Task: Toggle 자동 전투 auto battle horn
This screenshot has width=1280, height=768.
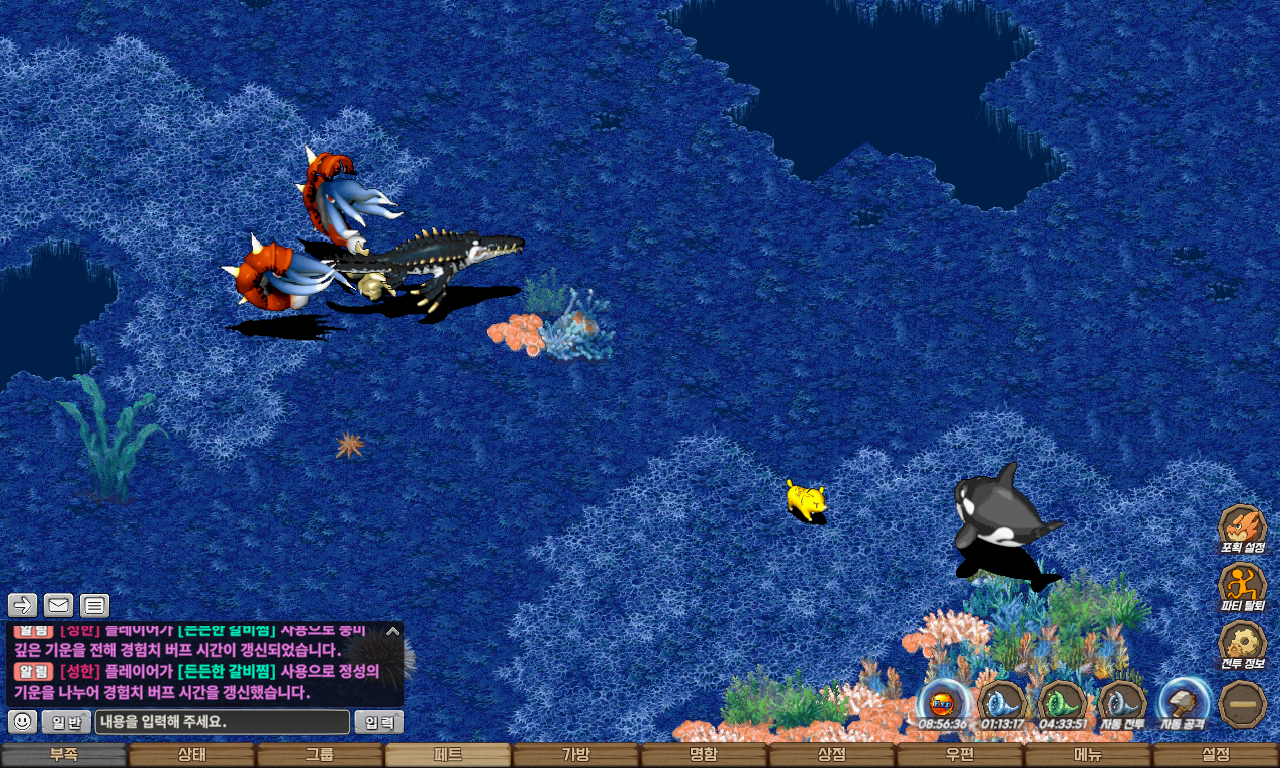Action: click(x=1122, y=702)
